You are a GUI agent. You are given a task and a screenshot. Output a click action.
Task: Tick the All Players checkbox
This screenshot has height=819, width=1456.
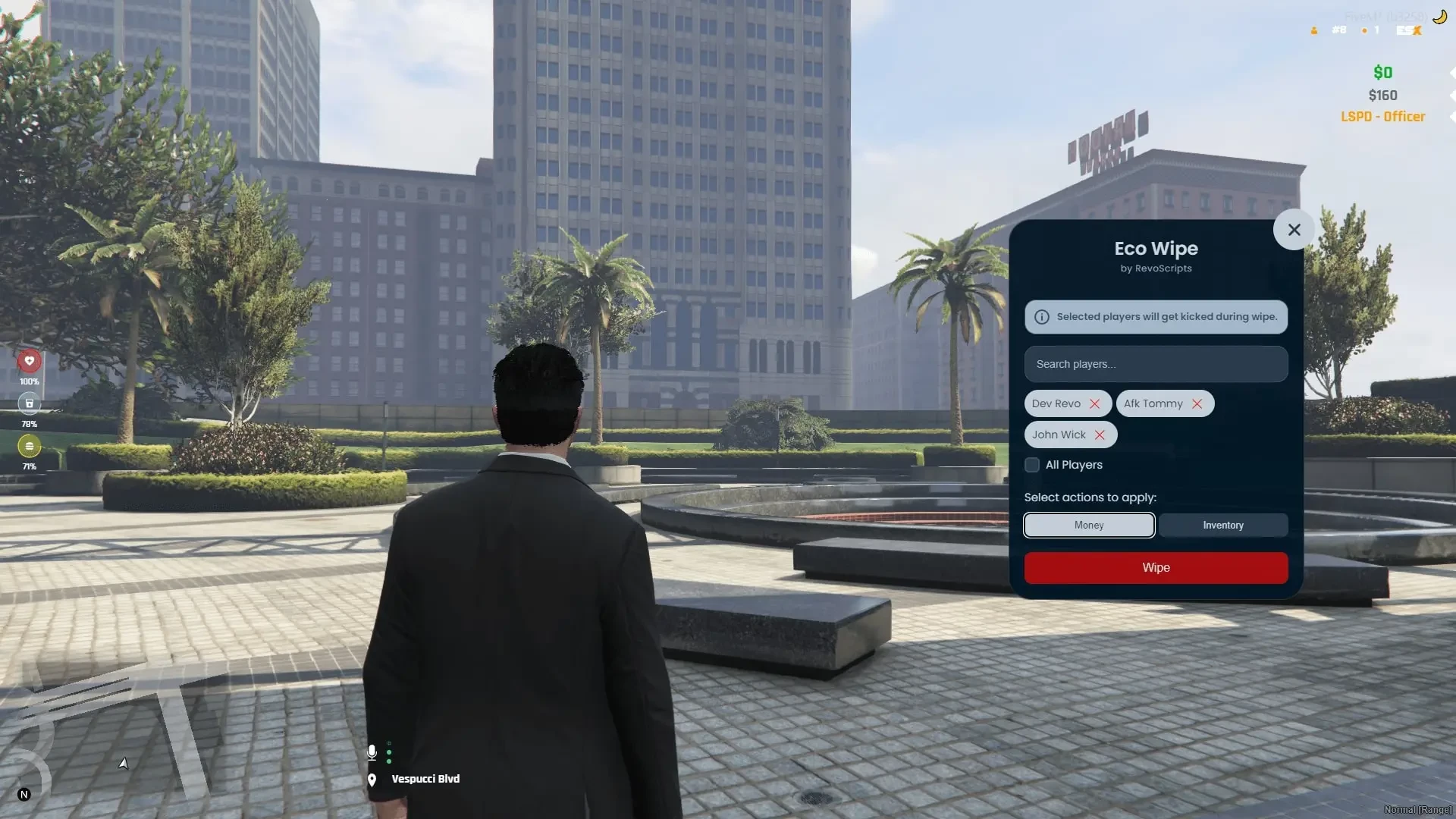[1032, 465]
